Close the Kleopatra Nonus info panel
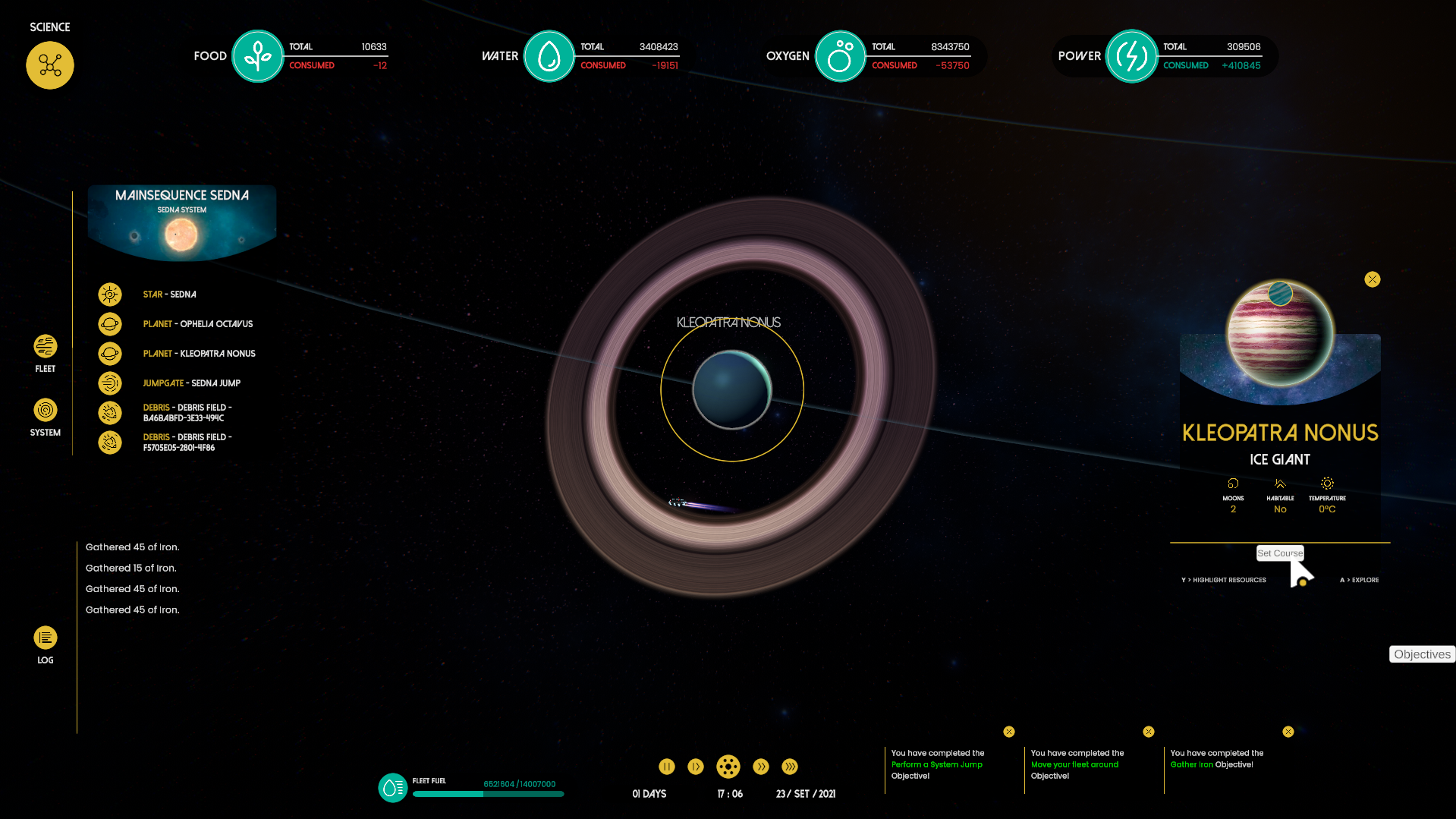Image resolution: width=1456 pixels, height=819 pixels. point(1373,279)
